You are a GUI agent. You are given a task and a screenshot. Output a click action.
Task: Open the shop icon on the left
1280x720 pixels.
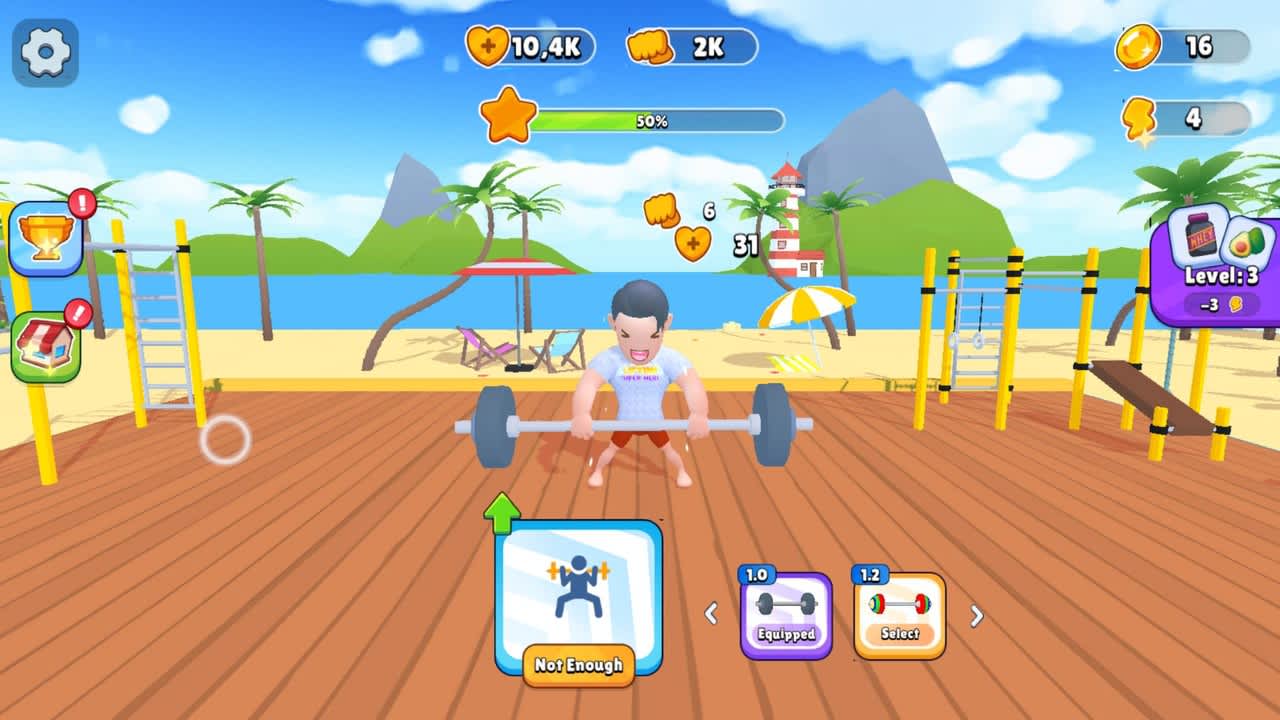pyautogui.click(x=45, y=345)
